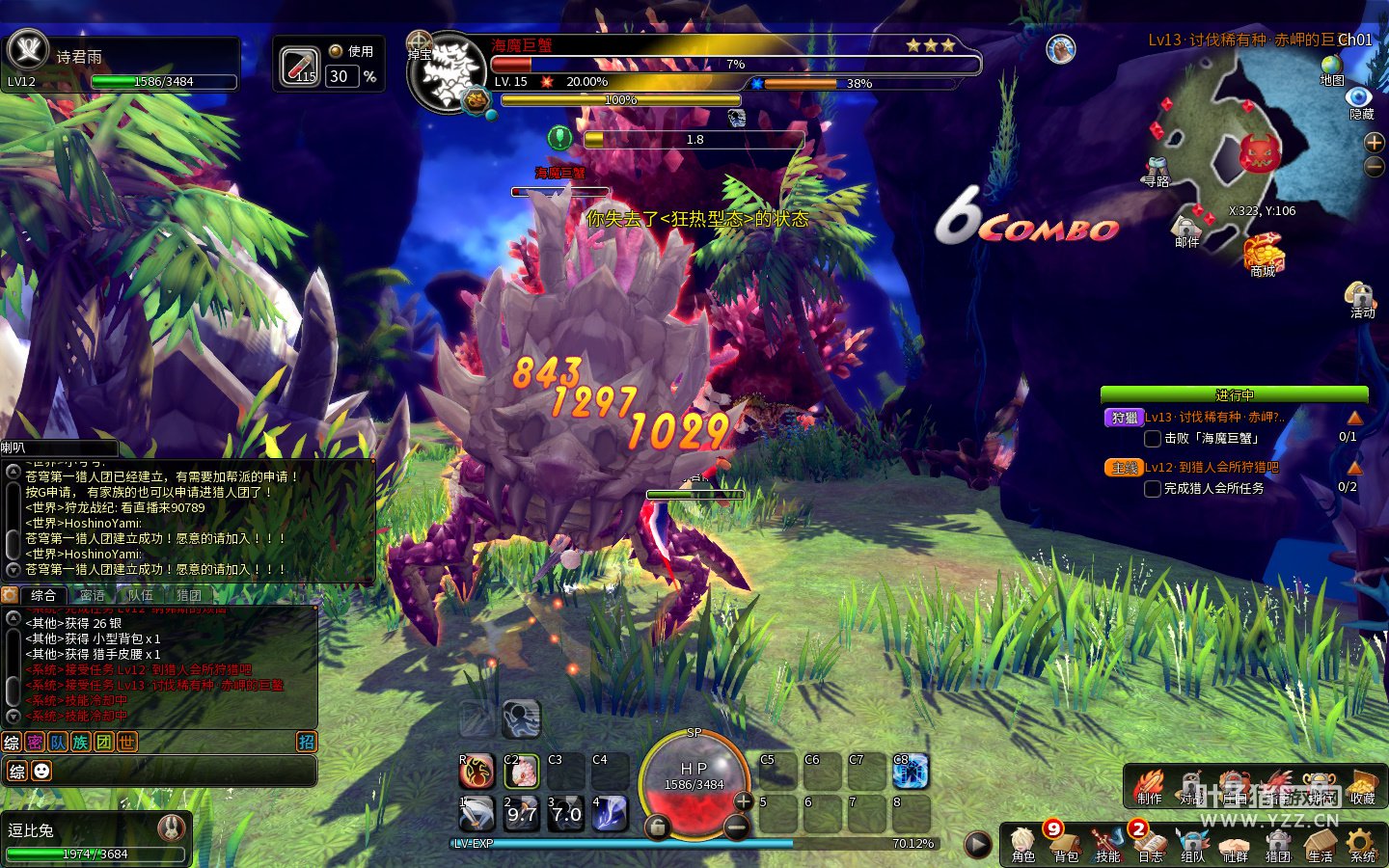Open the 日志 quest journal
Viewport: 1389px width, 868px height.
(x=1150, y=843)
